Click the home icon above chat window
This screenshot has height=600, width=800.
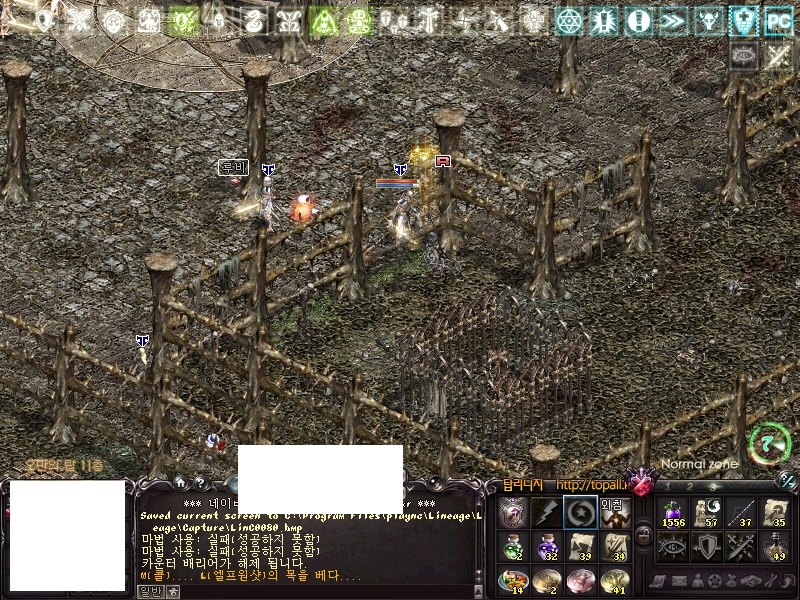click(x=179, y=482)
